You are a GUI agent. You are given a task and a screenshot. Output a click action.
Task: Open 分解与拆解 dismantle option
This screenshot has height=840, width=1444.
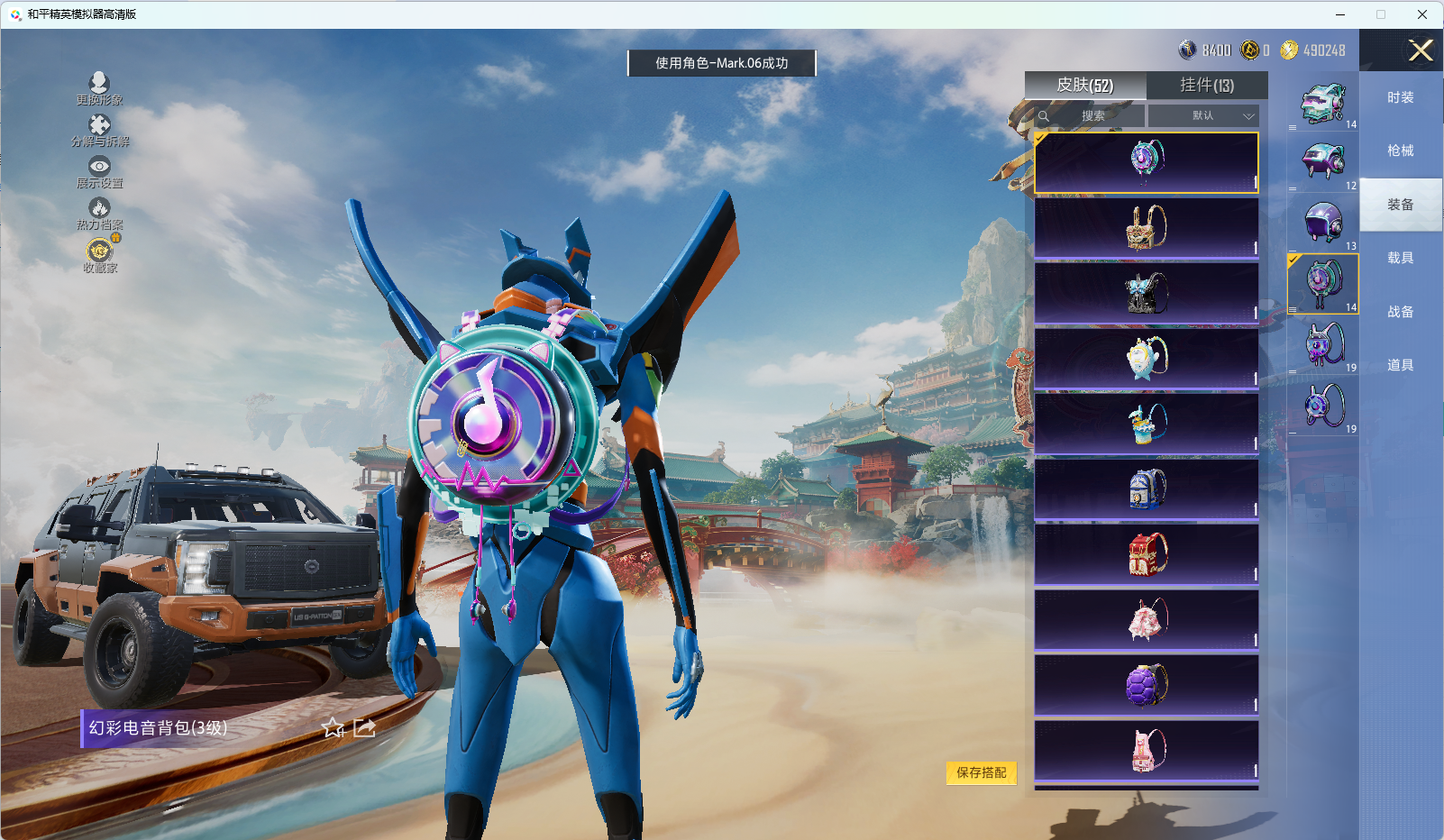coord(99,130)
